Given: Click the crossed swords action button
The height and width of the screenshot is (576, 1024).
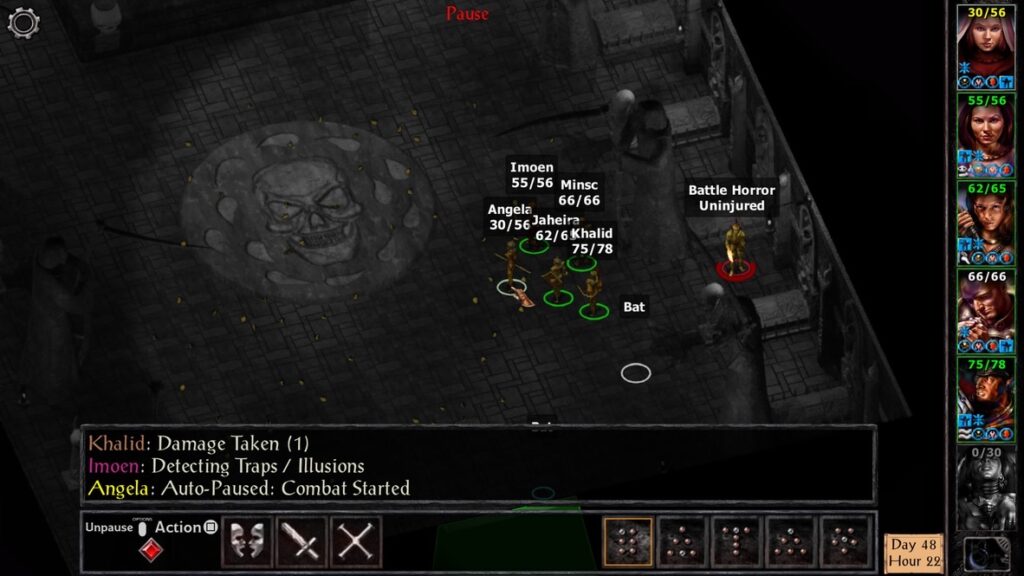Looking at the screenshot, I should click(355, 541).
